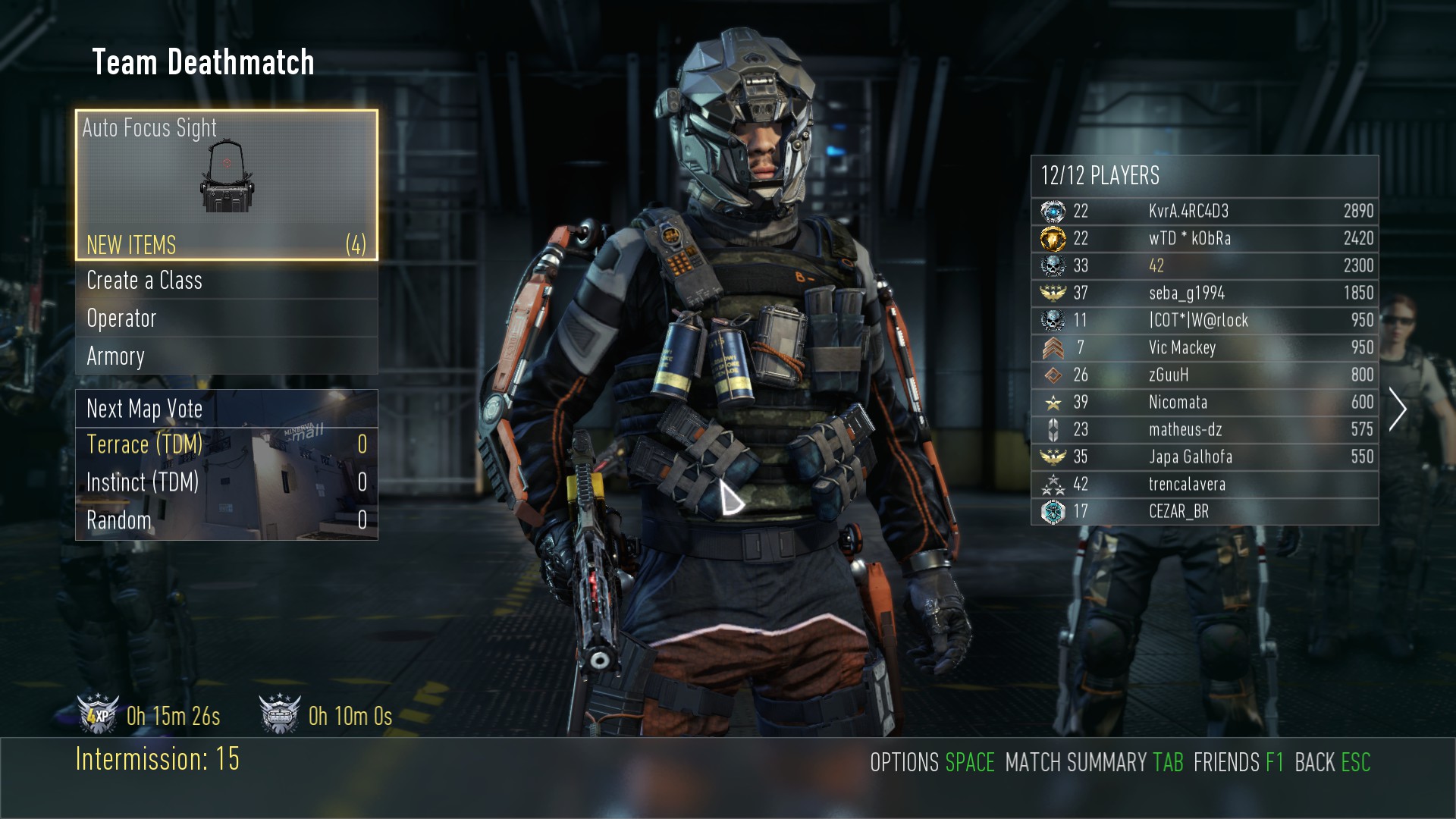The width and height of the screenshot is (1456, 819).
Task: Select player wTD * kObRa row
Action: (x=1204, y=238)
